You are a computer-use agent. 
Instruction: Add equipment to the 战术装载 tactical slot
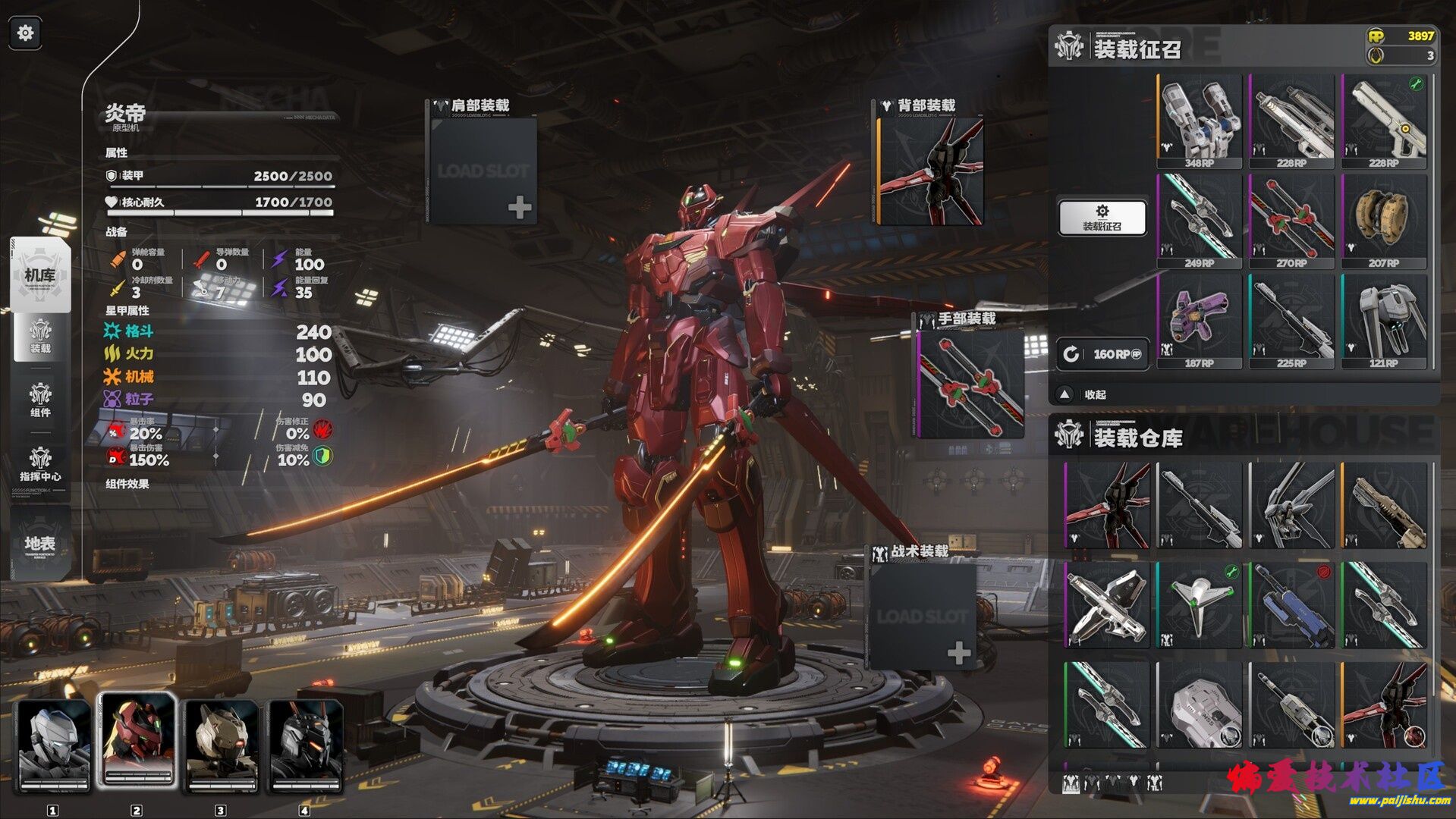tap(922, 616)
